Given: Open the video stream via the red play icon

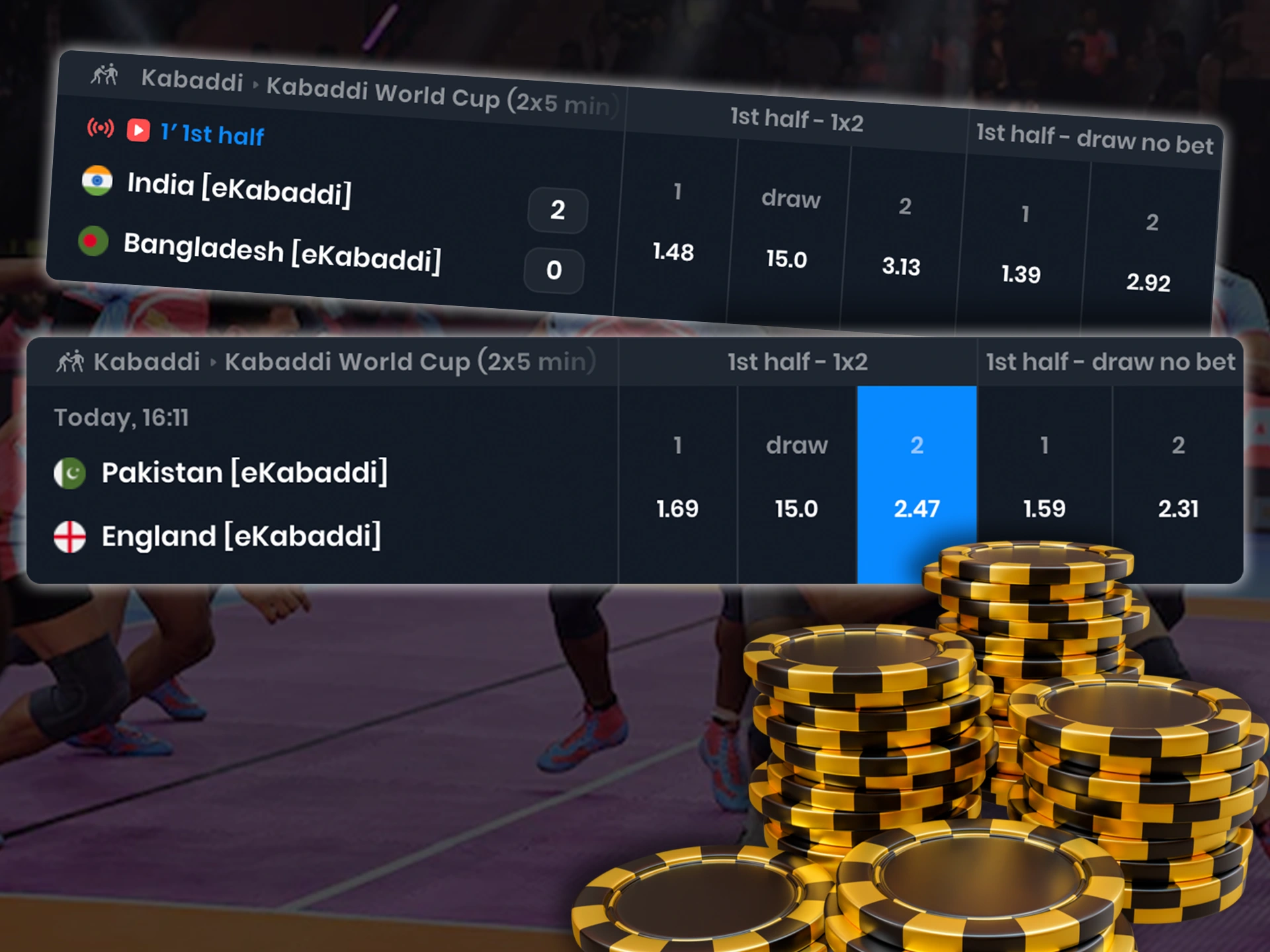Looking at the screenshot, I should (139, 130).
